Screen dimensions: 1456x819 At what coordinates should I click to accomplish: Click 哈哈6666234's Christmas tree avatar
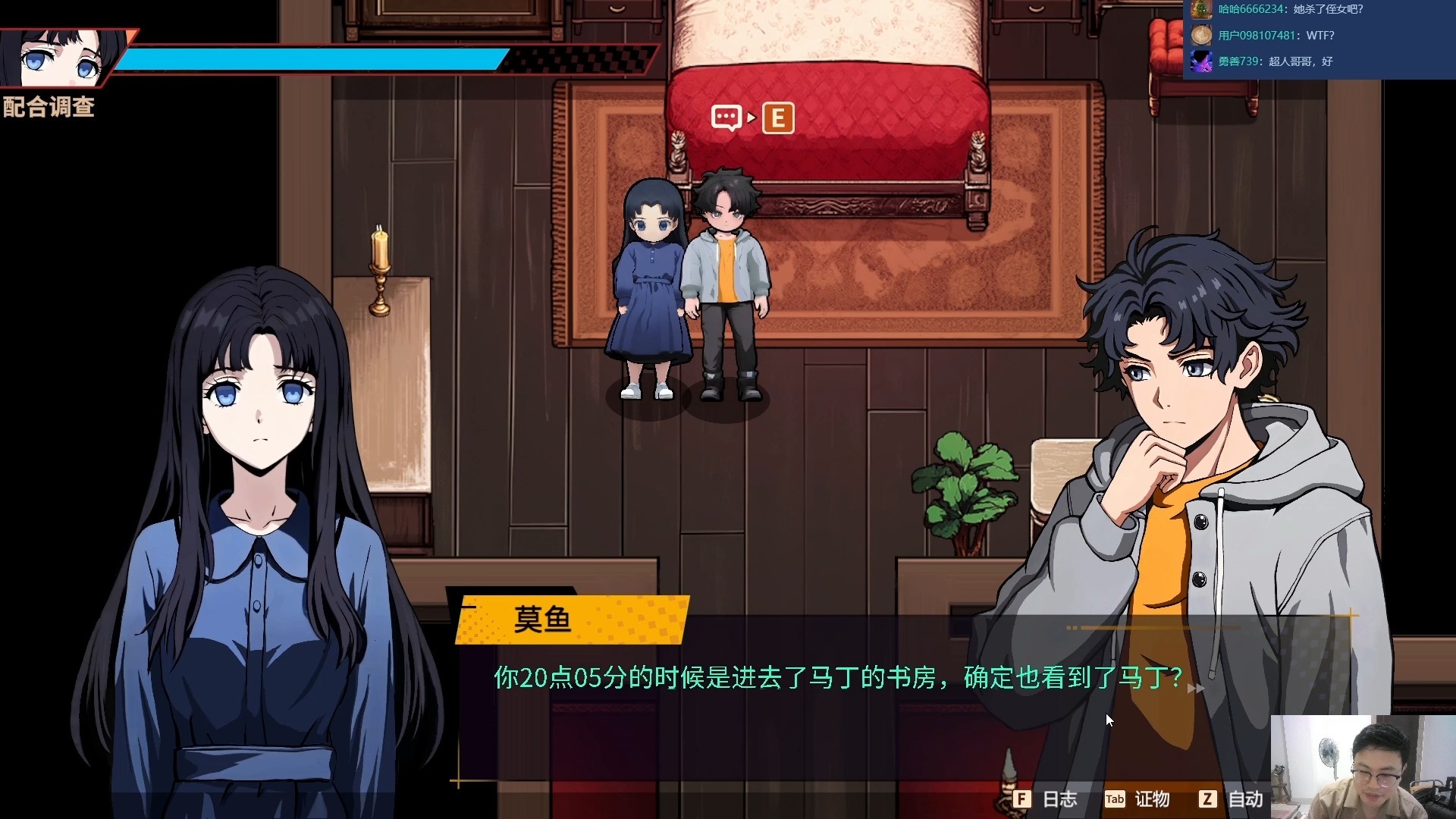[1200, 10]
